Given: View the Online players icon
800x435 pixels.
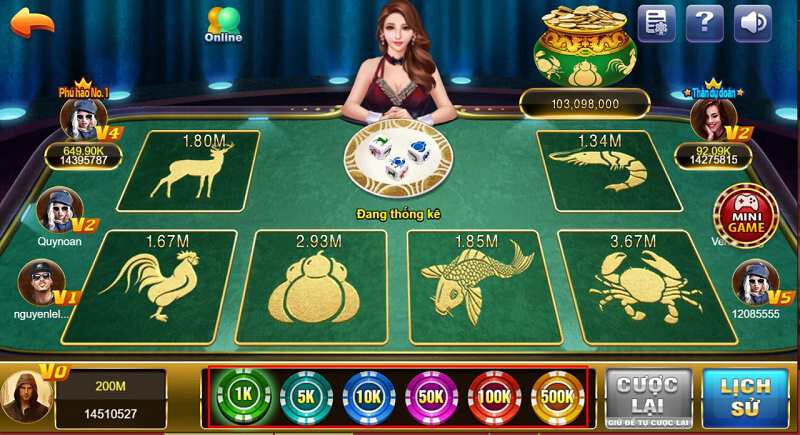Looking at the screenshot, I should (223, 24).
